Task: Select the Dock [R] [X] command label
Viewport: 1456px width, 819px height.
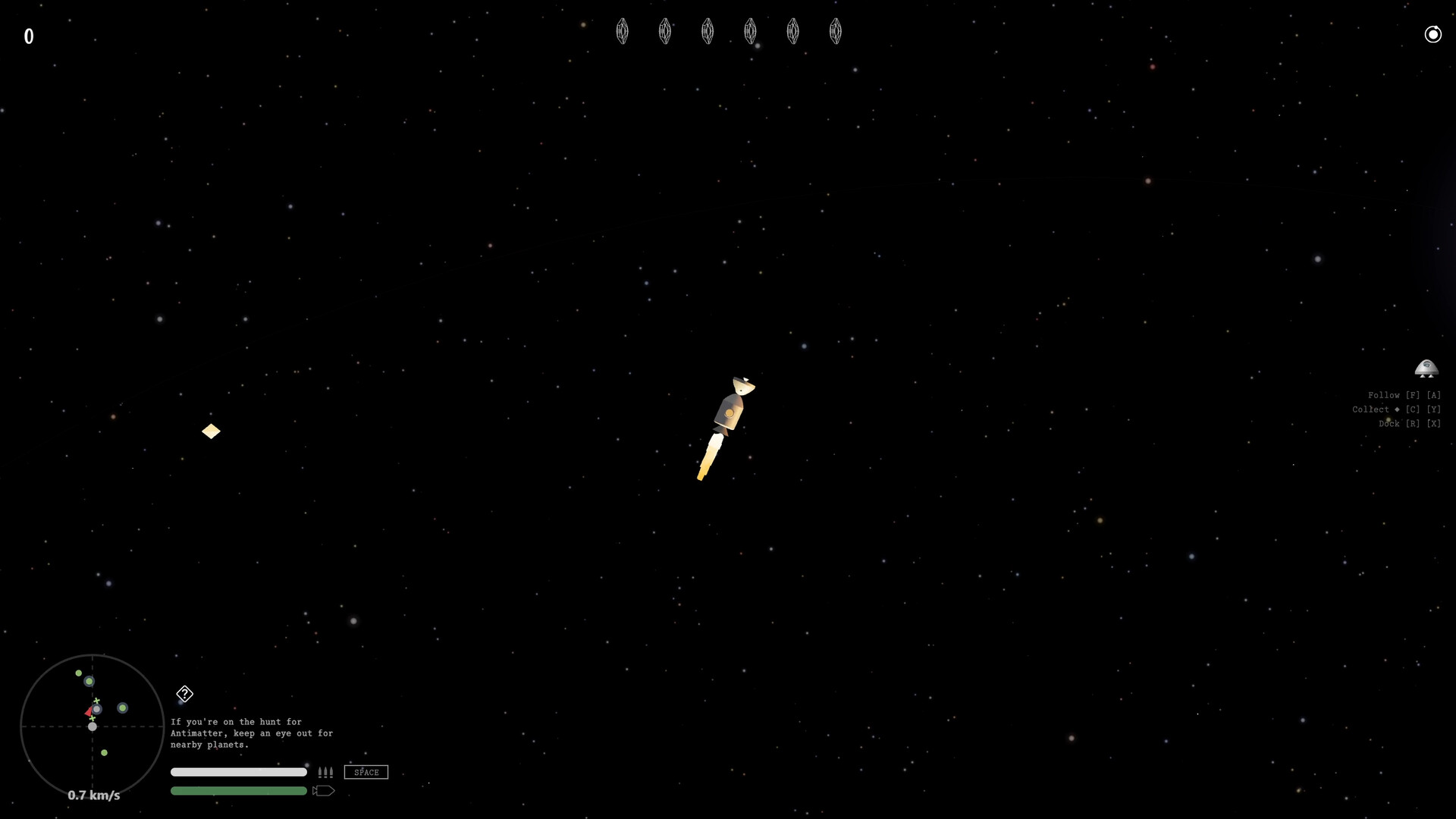Action: 1409,423
